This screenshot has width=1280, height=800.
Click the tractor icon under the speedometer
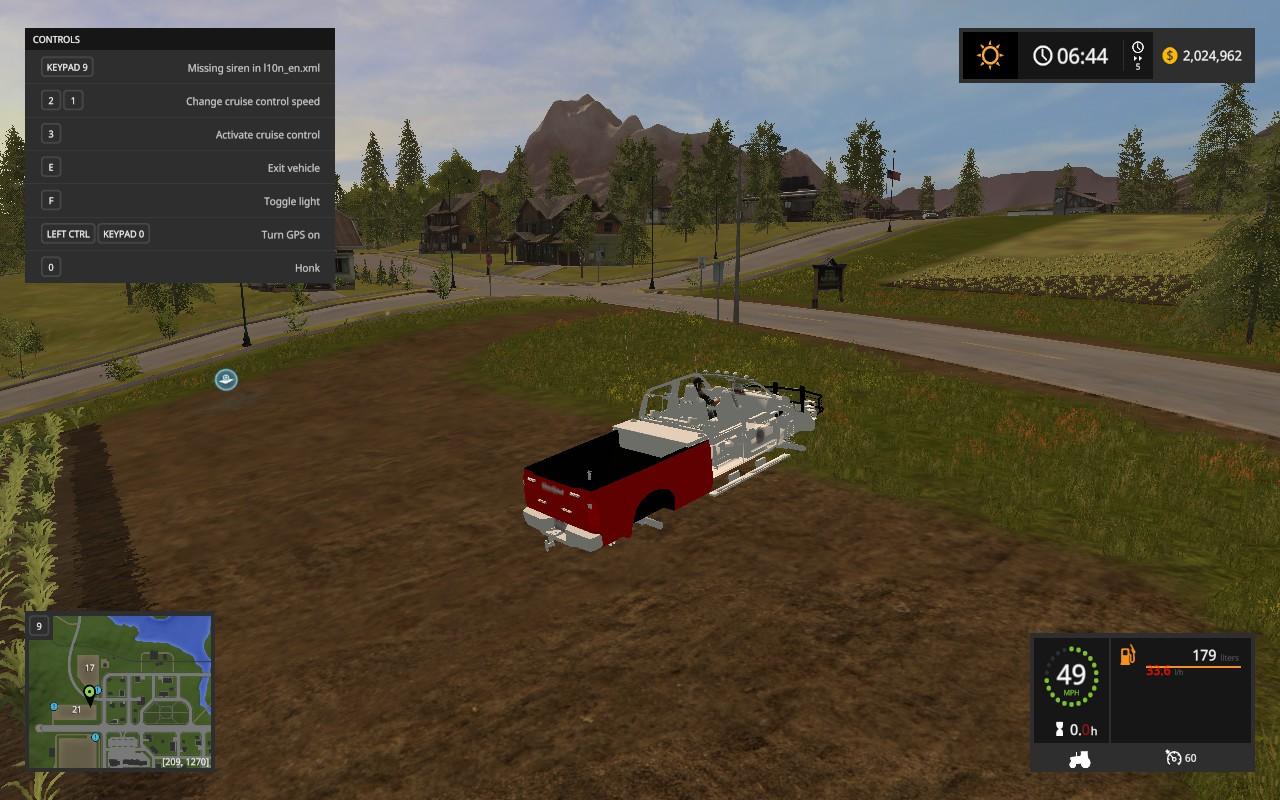point(1080,759)
